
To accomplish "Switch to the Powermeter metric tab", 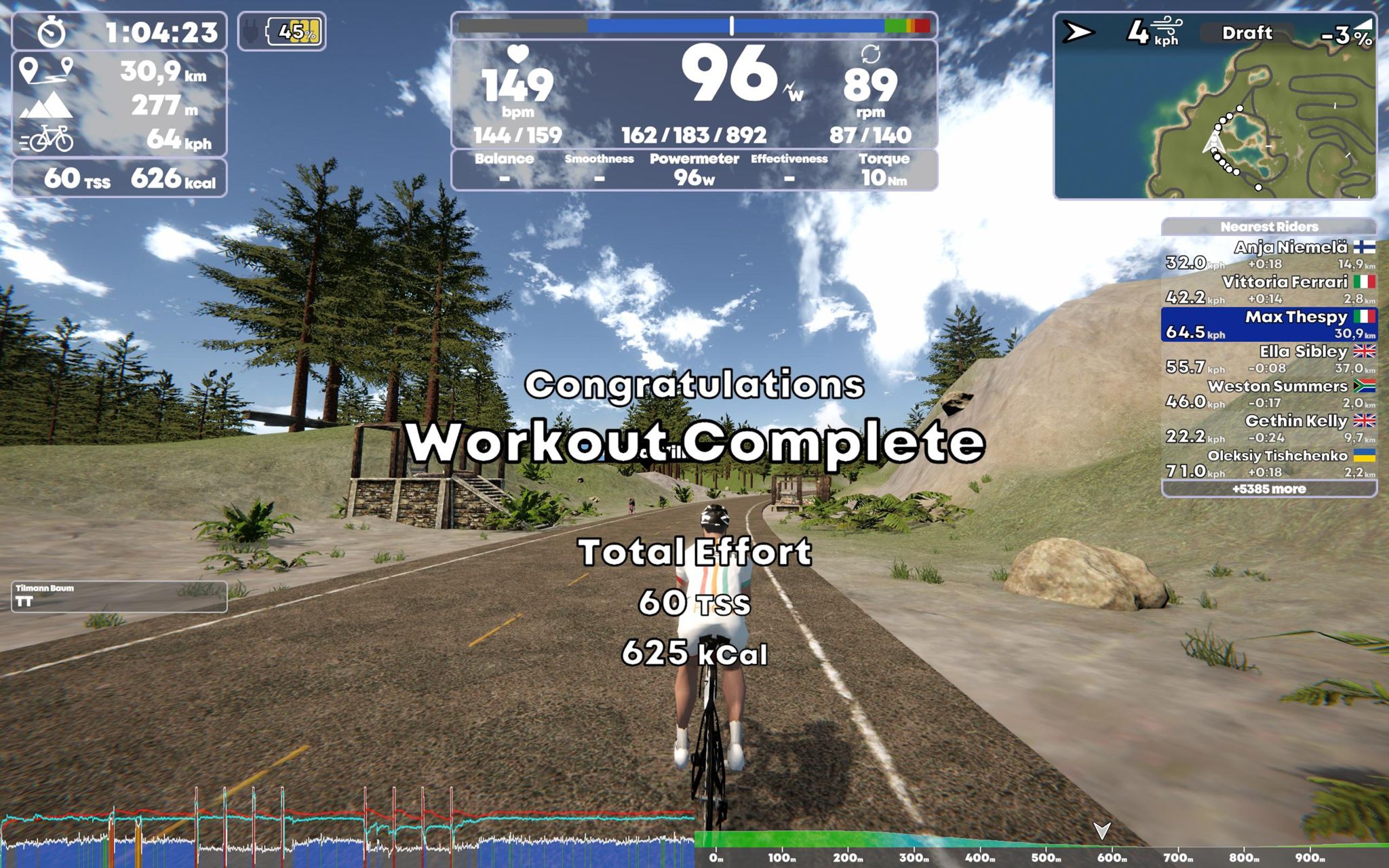I will (694, 159).
